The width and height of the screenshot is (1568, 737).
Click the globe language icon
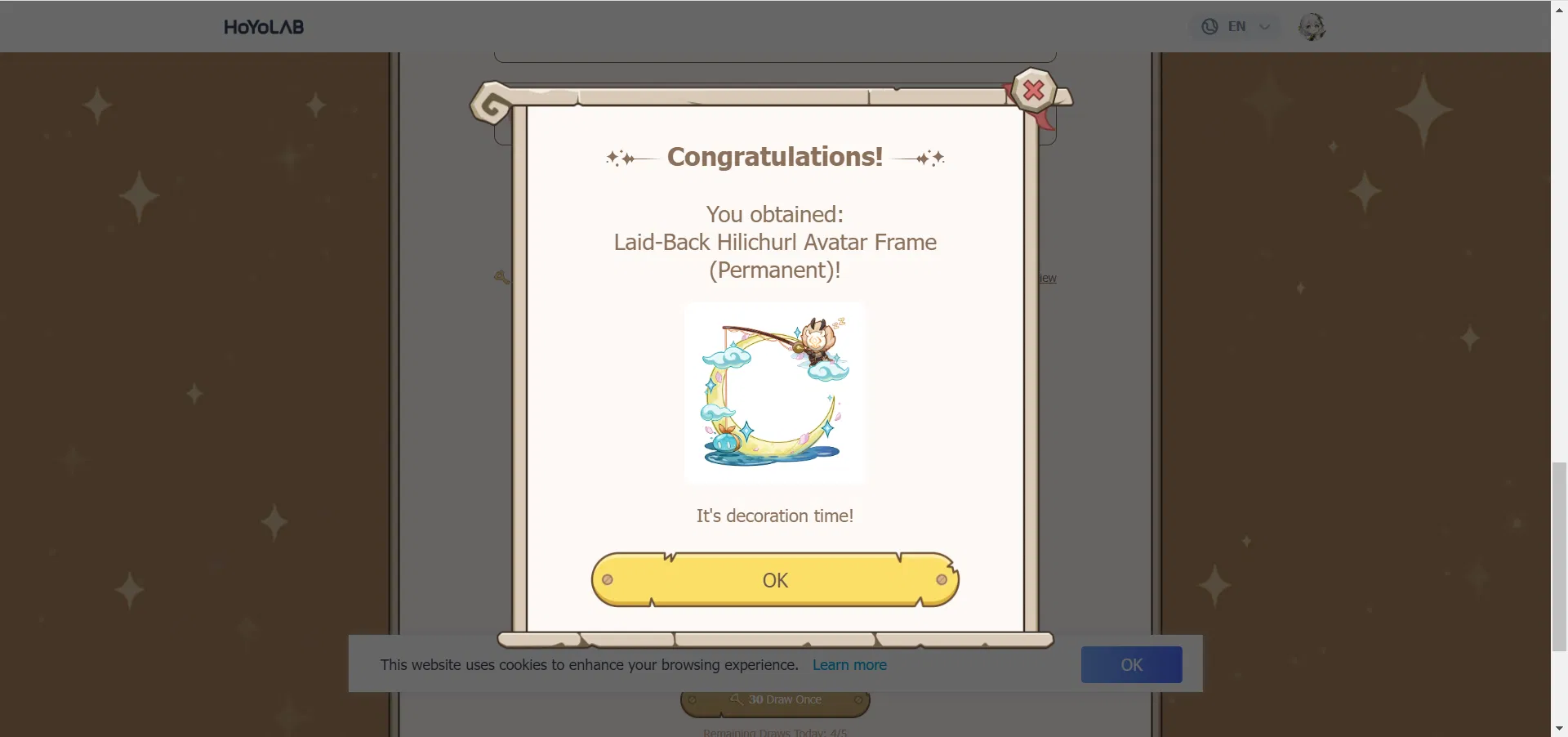click(x=1209, y=26)
